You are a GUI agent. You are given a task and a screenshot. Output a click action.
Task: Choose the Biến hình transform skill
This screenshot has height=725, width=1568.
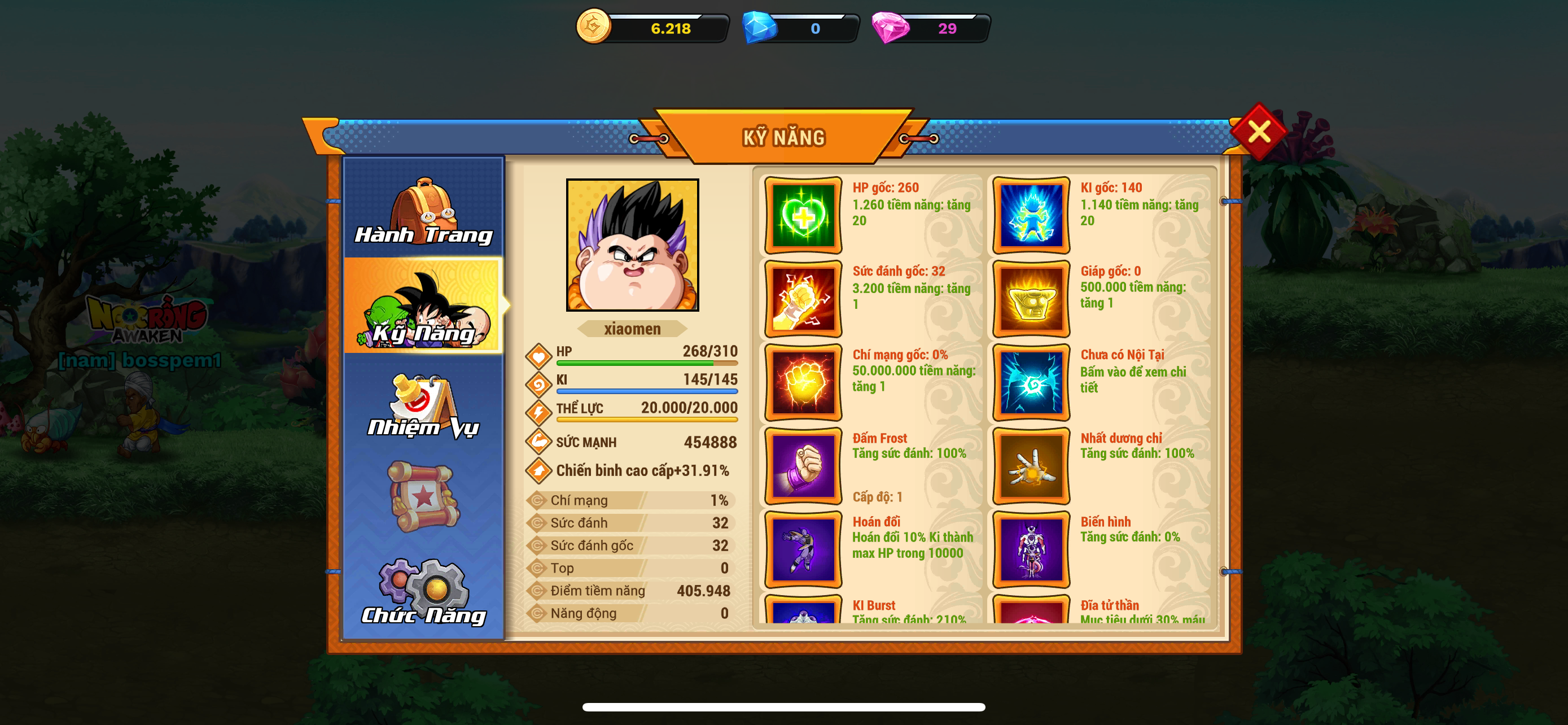tap(1031, 549)
